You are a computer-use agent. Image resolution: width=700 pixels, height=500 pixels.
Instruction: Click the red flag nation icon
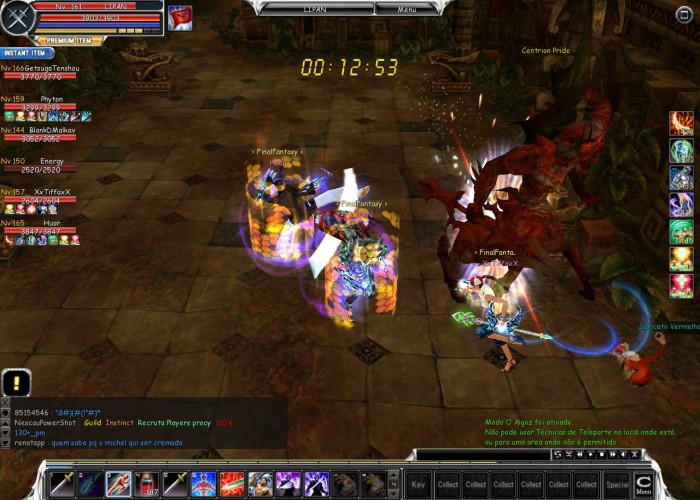pos(180,17)
